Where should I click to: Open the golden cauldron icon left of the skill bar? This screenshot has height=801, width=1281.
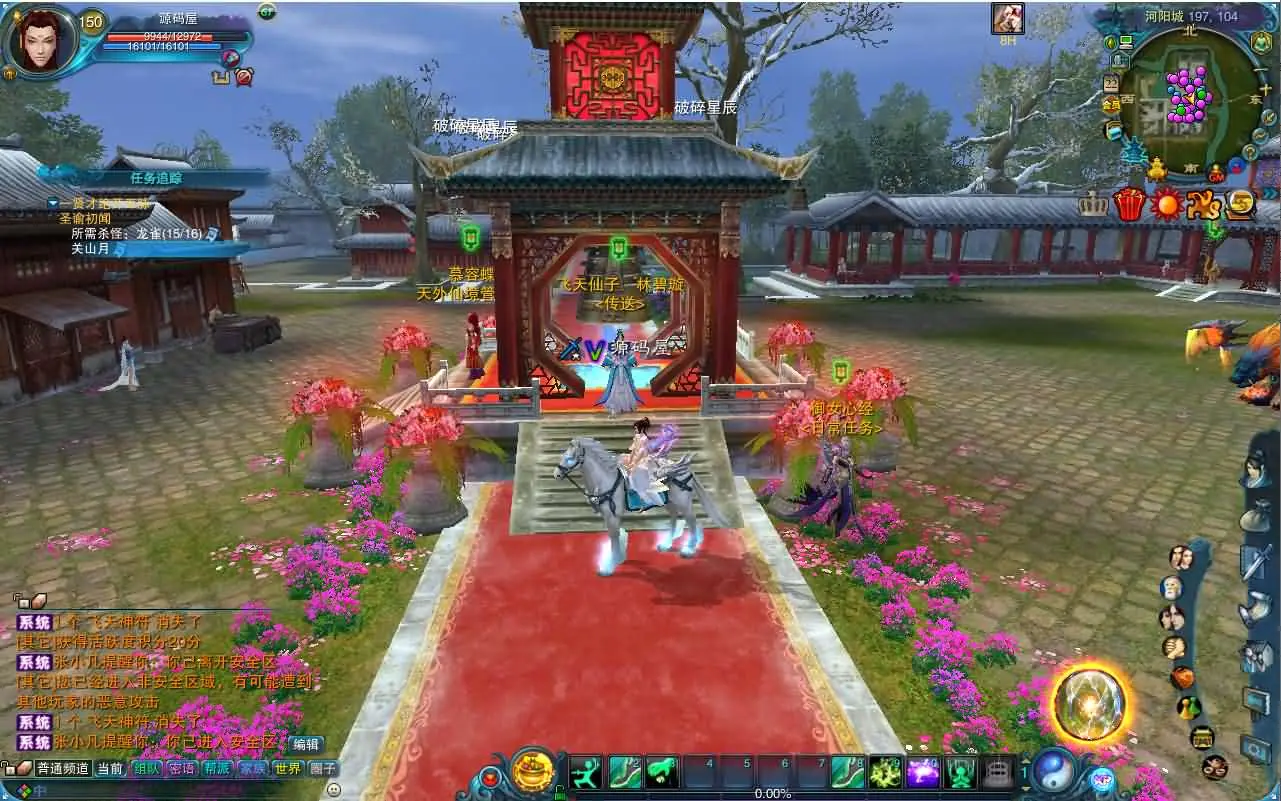(x=531, y=770)
